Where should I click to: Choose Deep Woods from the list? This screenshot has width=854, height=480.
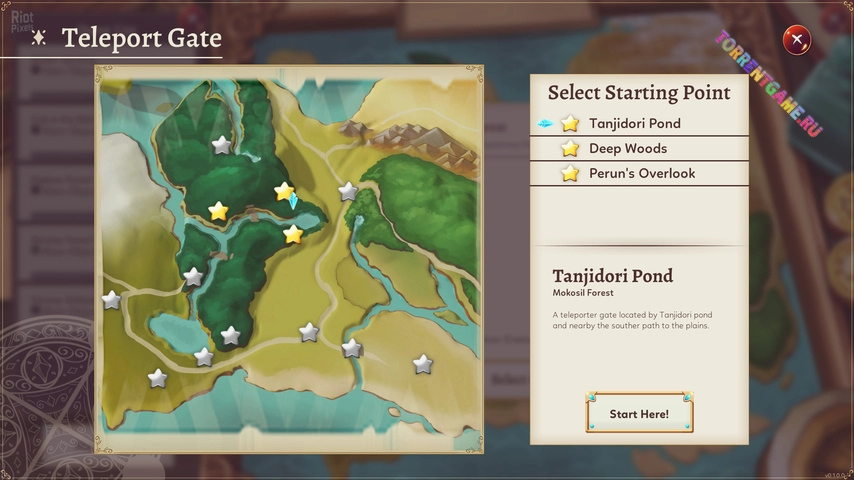(x=627, y=149)
